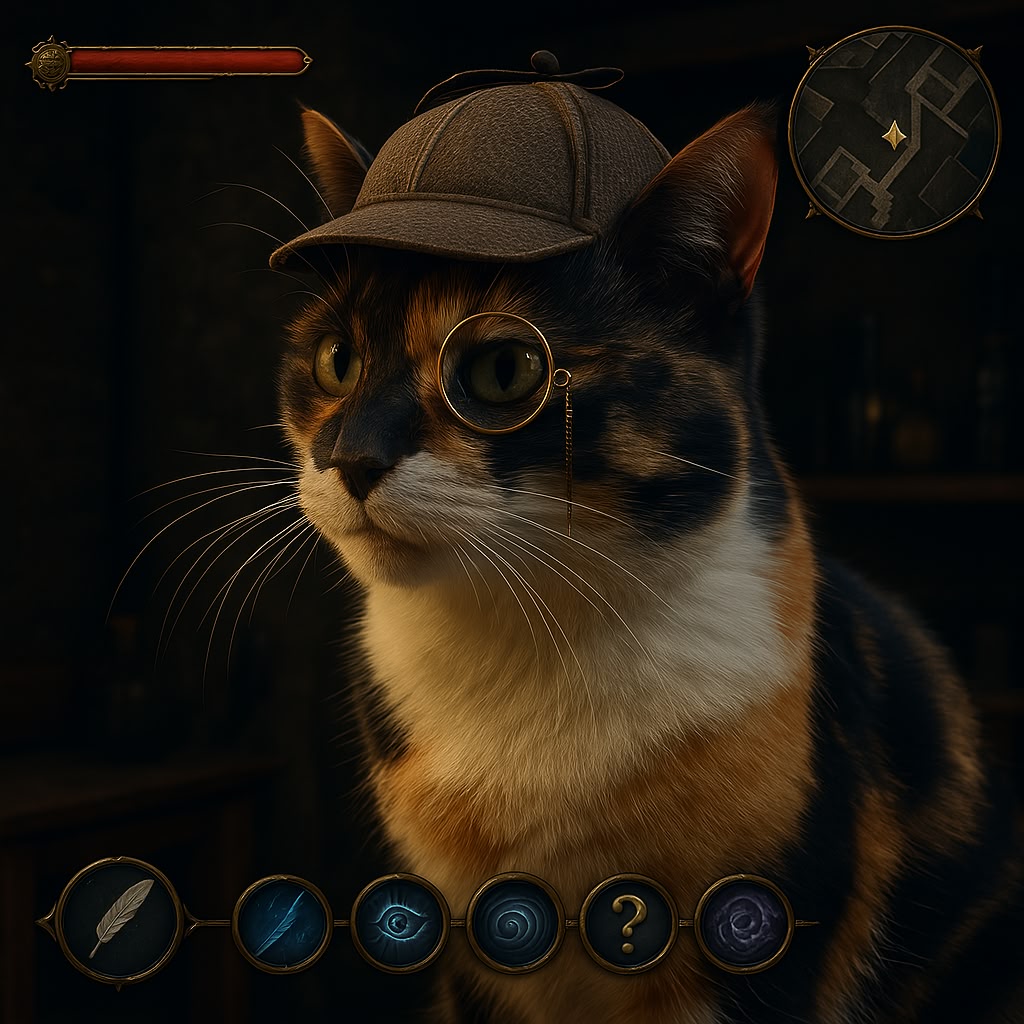Trigger the blue spiral ability
1024x1024 pixels.
tap(515, 923)
